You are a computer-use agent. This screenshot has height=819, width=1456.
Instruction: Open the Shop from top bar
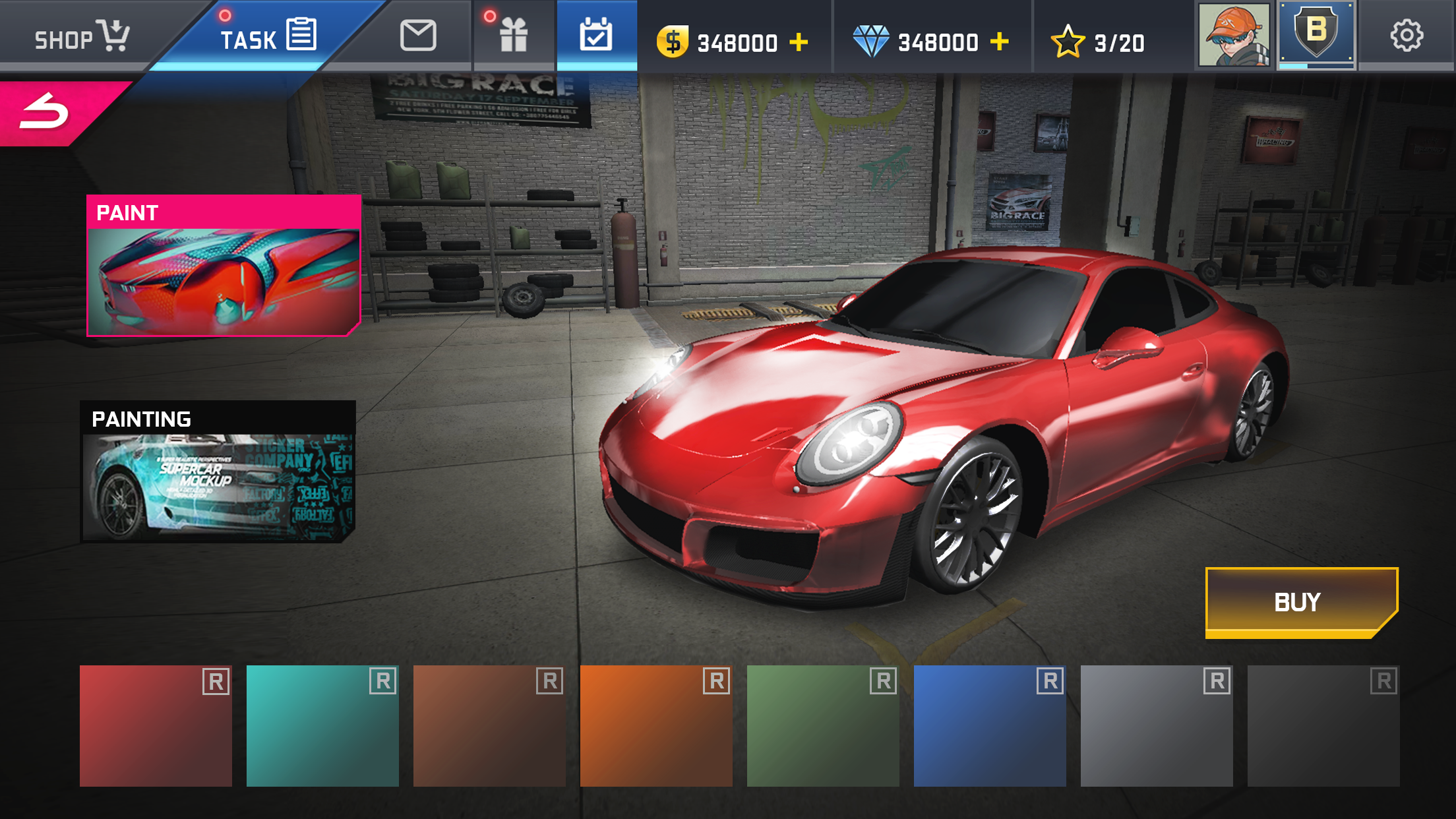pyautogui.click(x=82, y=37)
